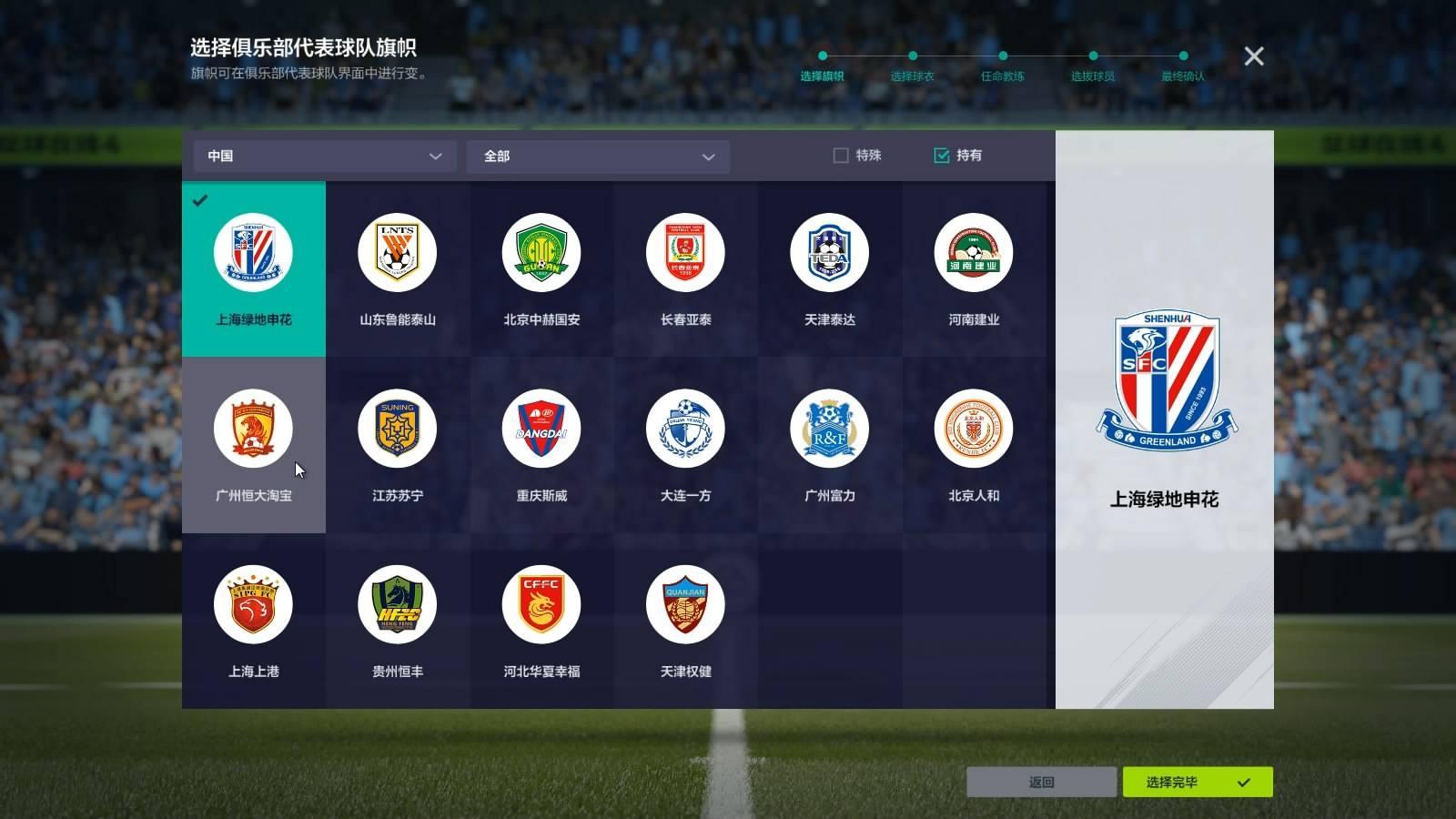Confirm with the 选择完毕 button
This screenshot has height=819, width=1456.
[x=1198, y=782]
